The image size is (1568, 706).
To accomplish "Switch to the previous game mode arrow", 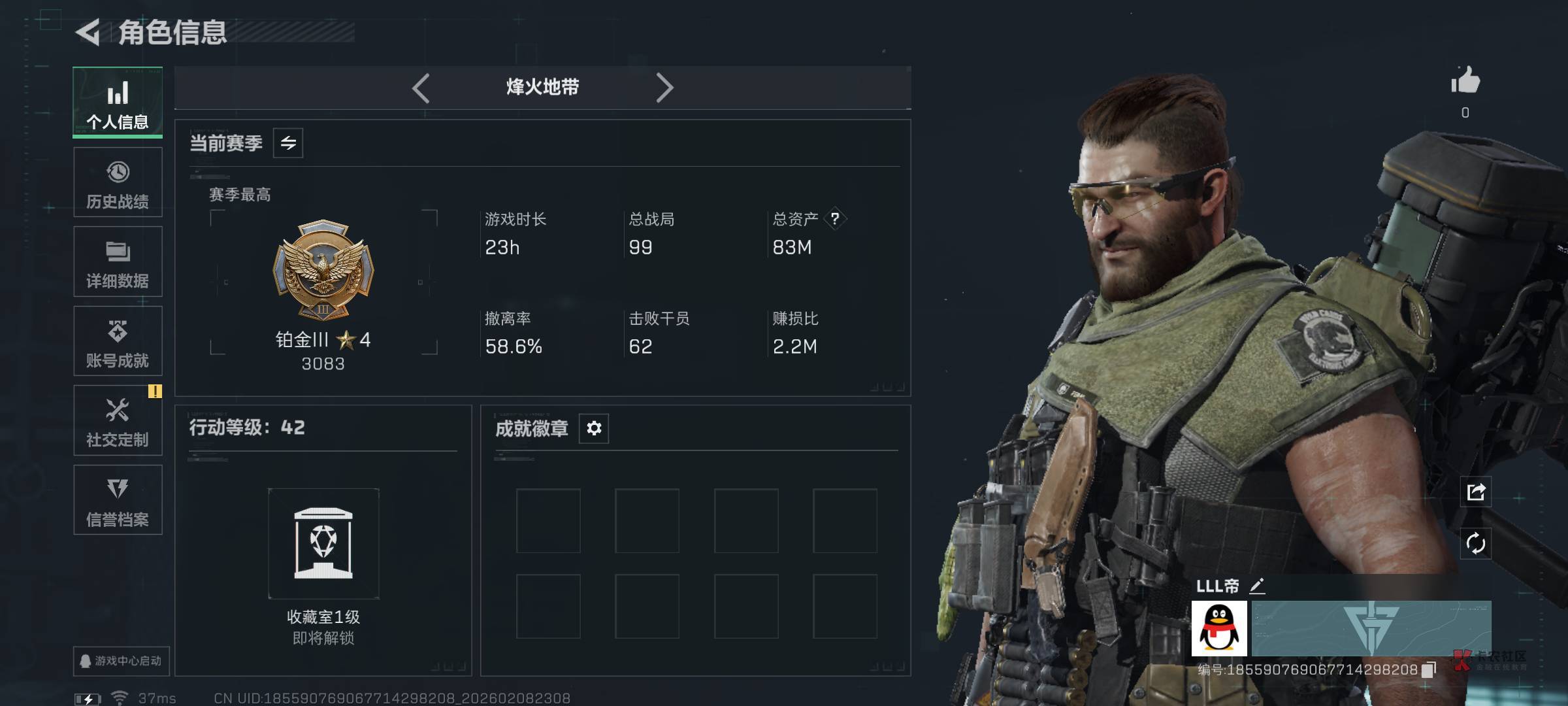I will click(x=421, y=88).
